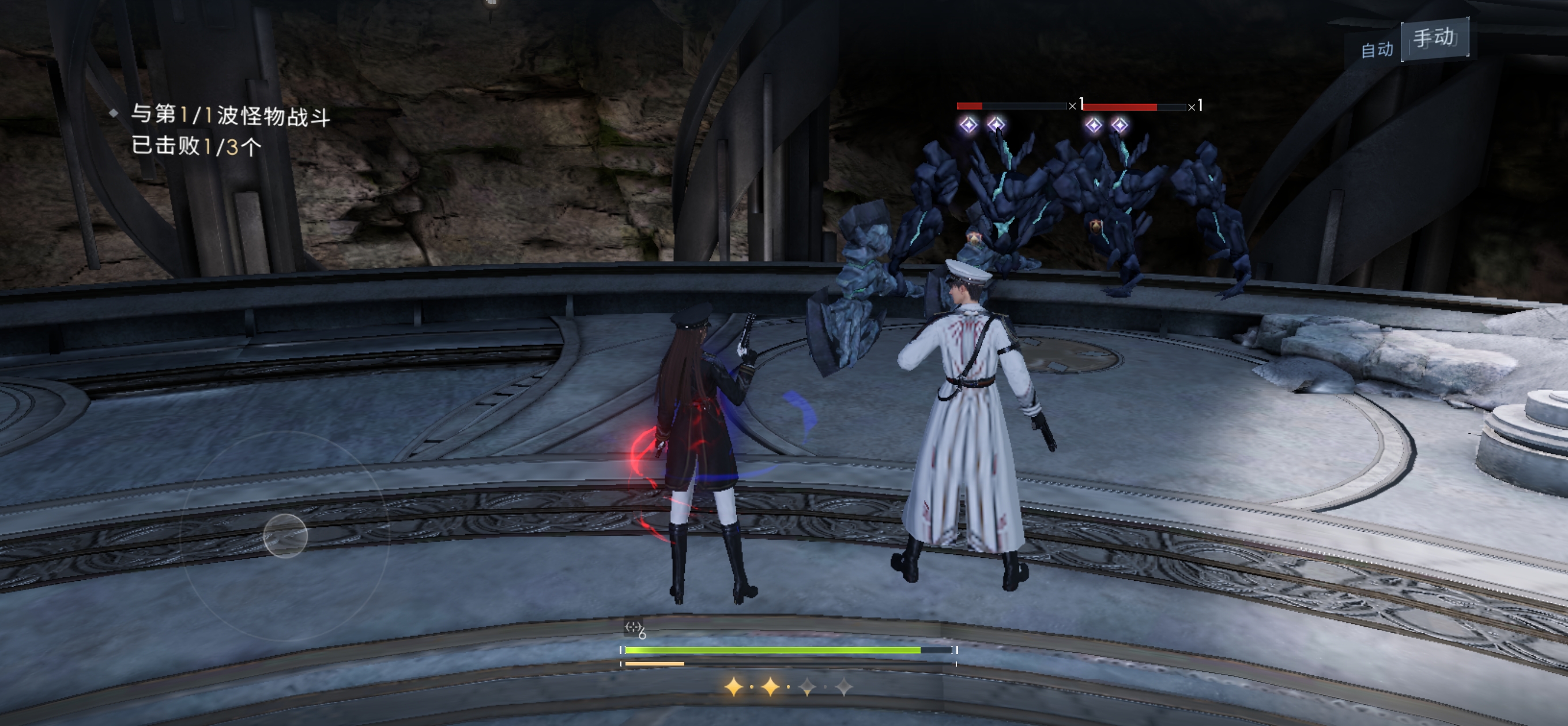Tap the virtual joystick knob
The height and width of the screenshot is (726, 1568).
285,535
